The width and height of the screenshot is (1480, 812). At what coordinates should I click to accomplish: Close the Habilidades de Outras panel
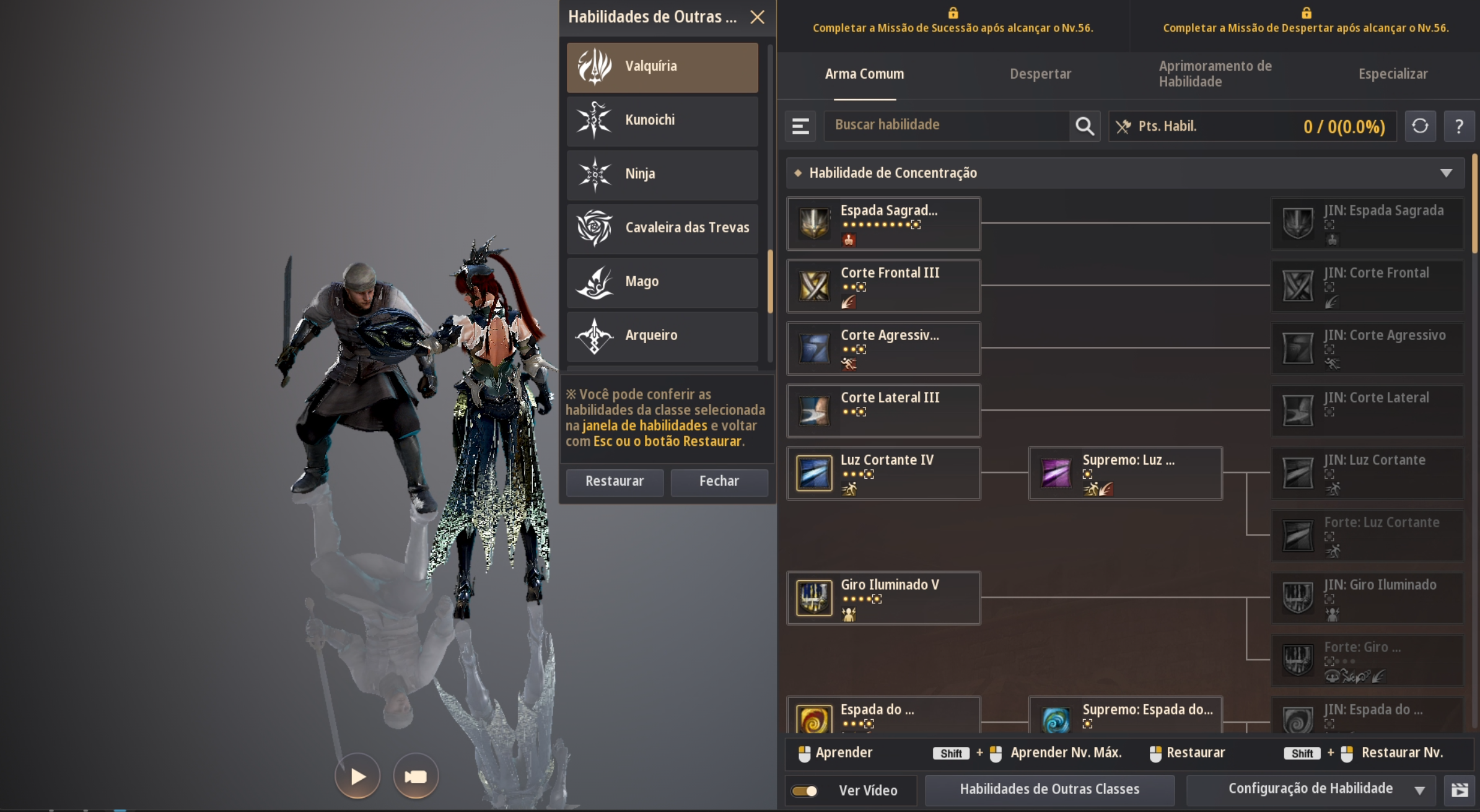point(757,17)
